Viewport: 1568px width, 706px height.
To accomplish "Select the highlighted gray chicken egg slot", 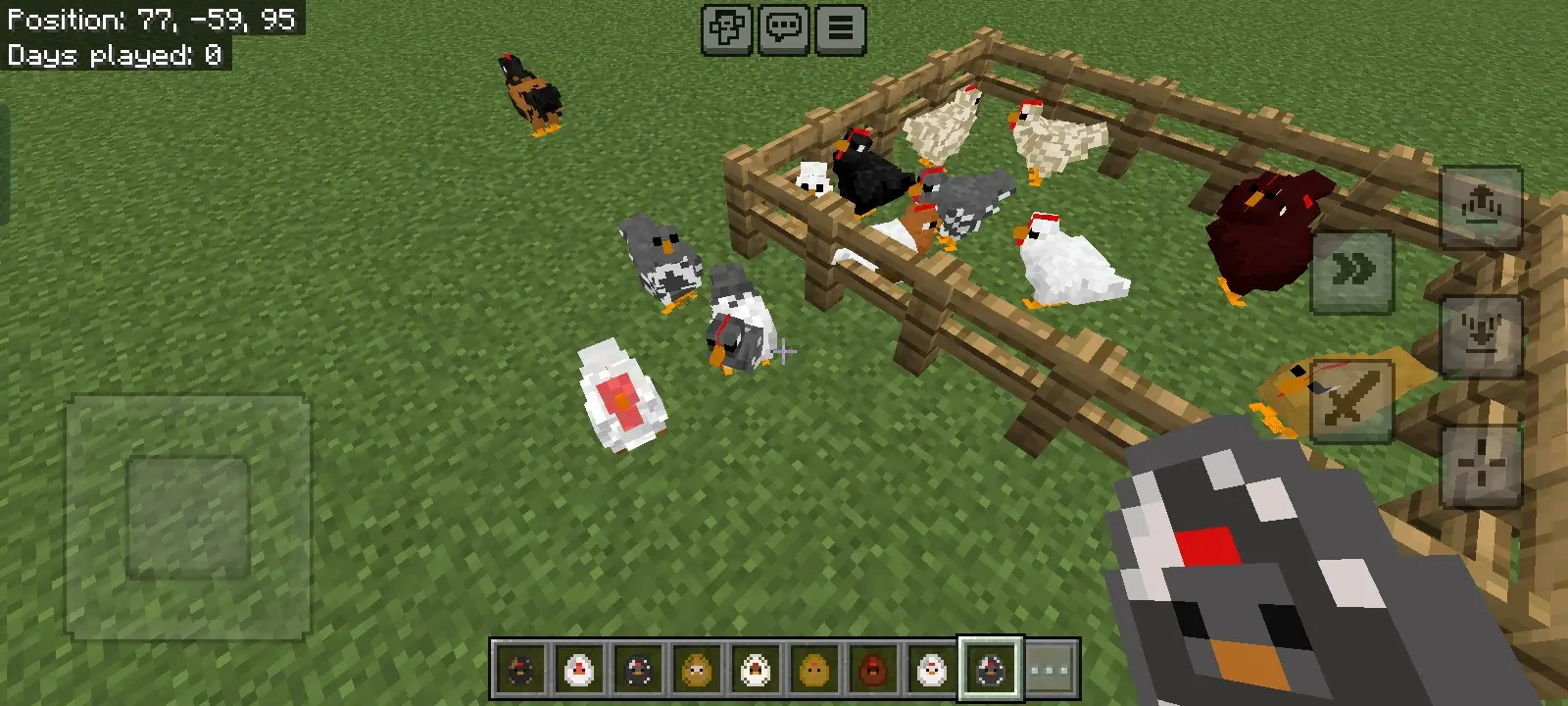I will [990, 670].
